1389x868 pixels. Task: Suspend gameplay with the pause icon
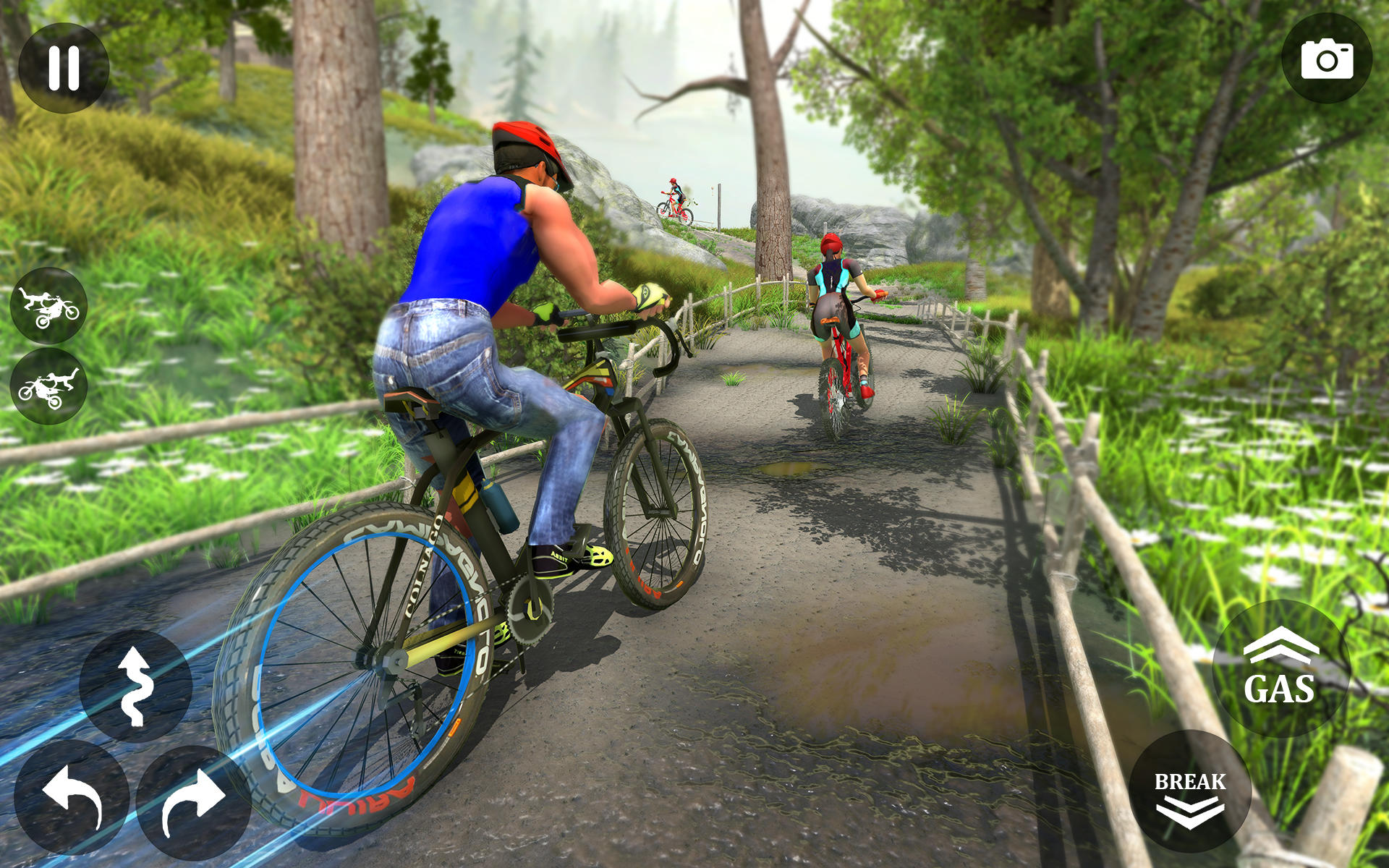pyautogui.click(x=65, y=67)
